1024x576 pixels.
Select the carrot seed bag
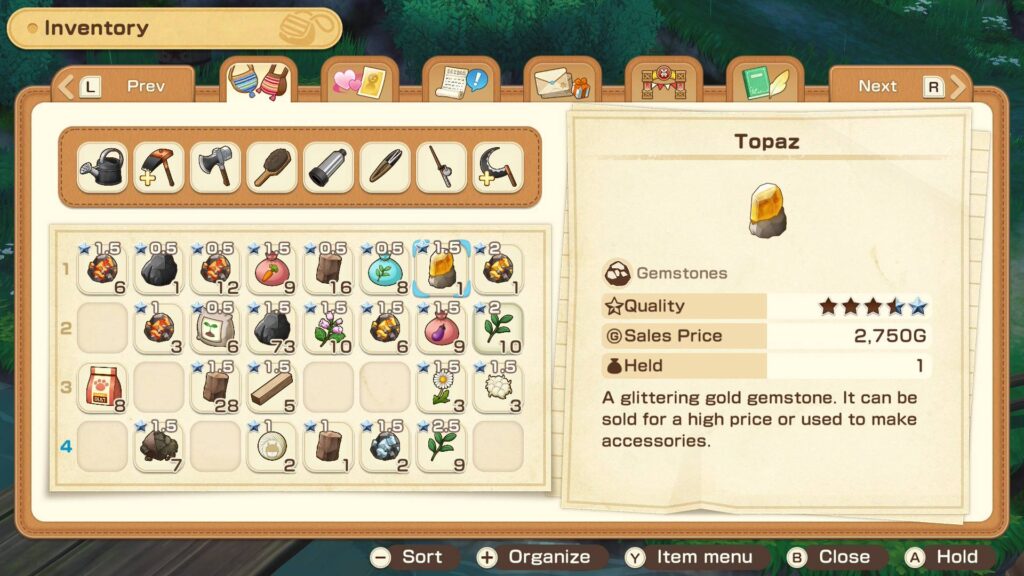(272, 270)
